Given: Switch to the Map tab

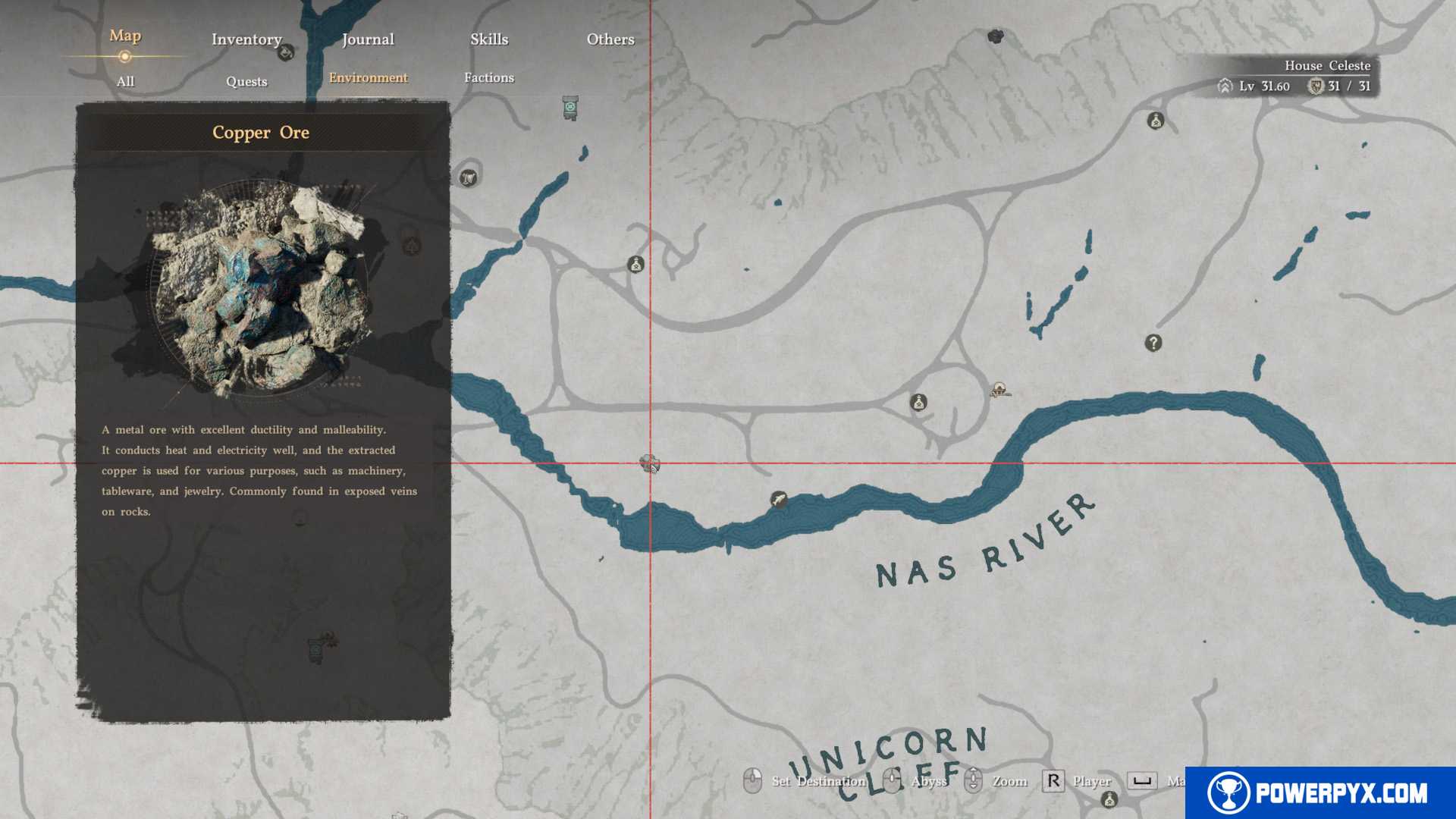Looking at the screenshot, I should tap(125, 36).
